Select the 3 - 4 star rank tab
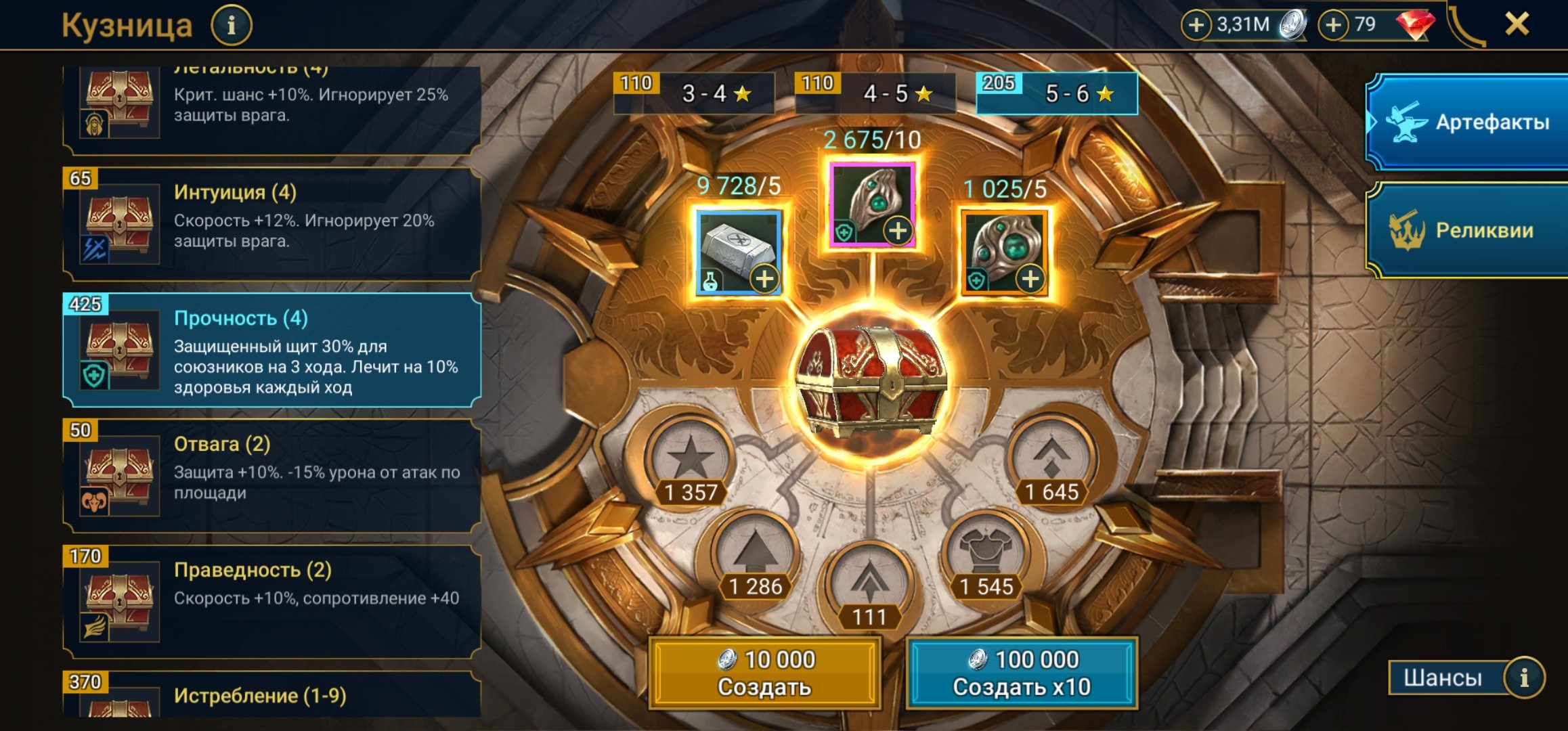The height and width of the screenshot is (731, 1568). coord(694,93)
